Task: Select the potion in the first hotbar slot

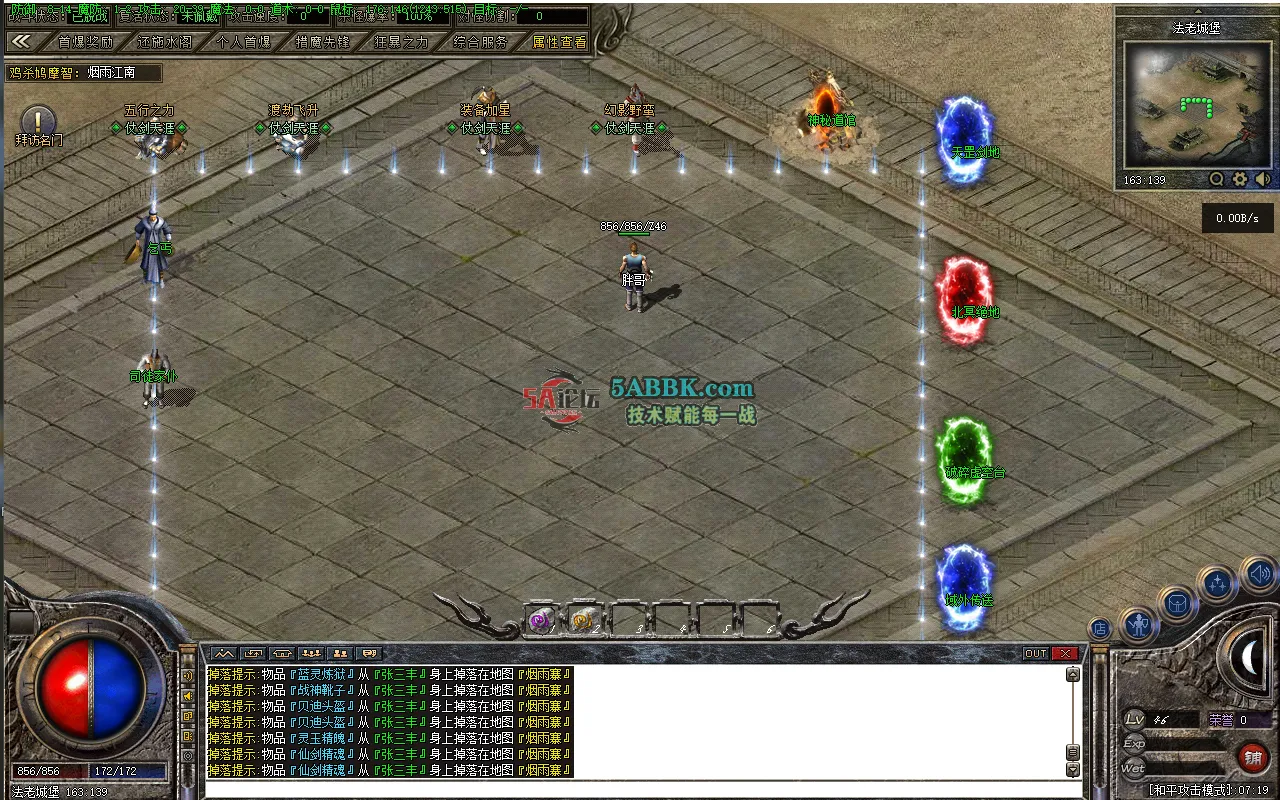Action: point(540,620)
